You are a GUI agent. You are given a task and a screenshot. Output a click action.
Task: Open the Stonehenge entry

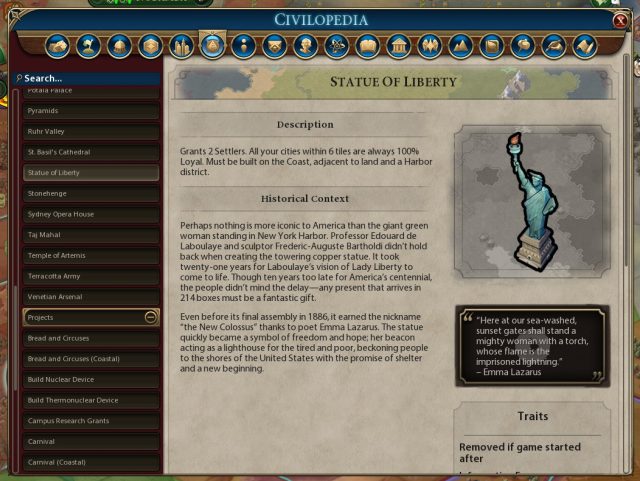pos(91,193)
